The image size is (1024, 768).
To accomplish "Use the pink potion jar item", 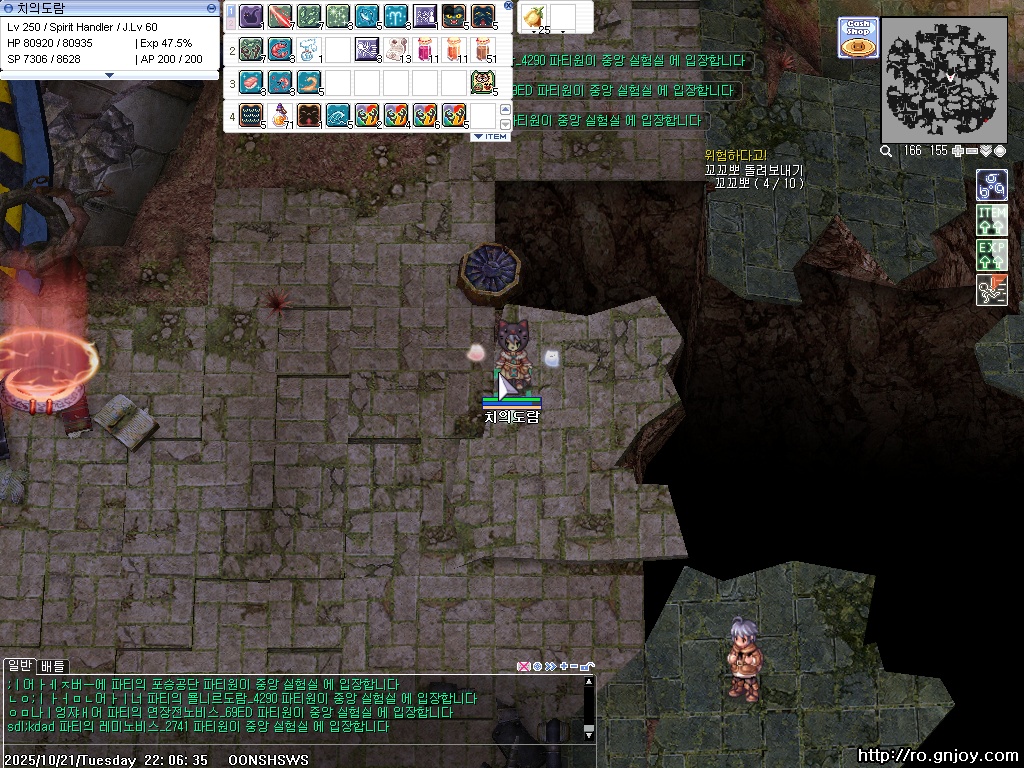I will (424, 48).
